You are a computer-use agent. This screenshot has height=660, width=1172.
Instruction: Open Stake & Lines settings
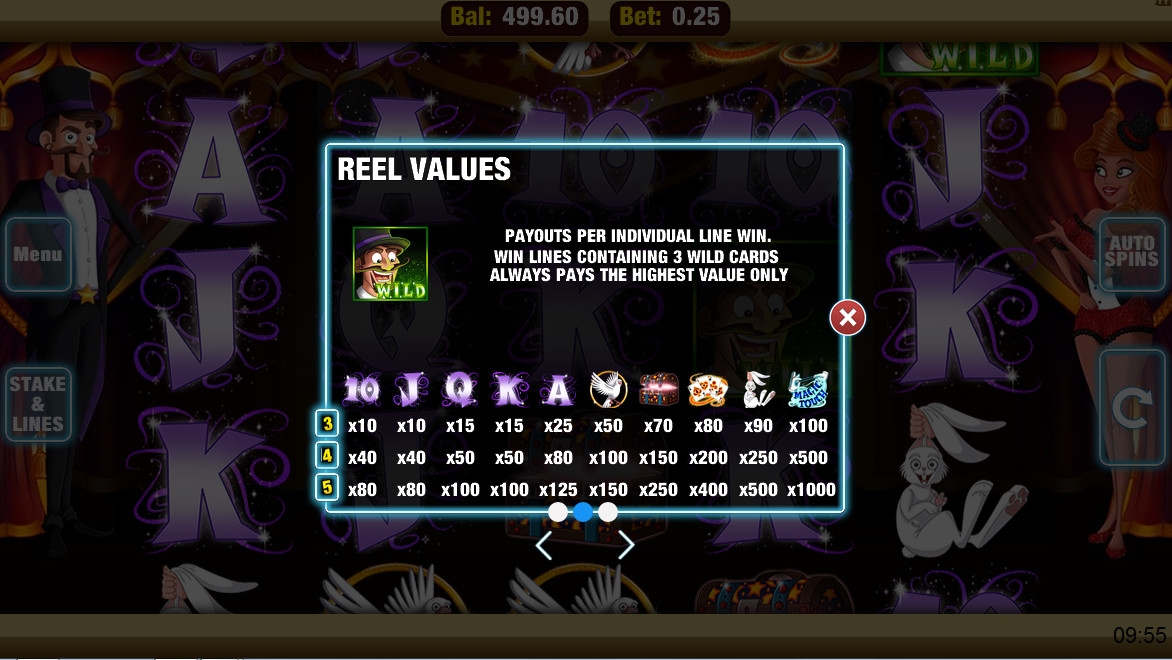click(38, 404)
